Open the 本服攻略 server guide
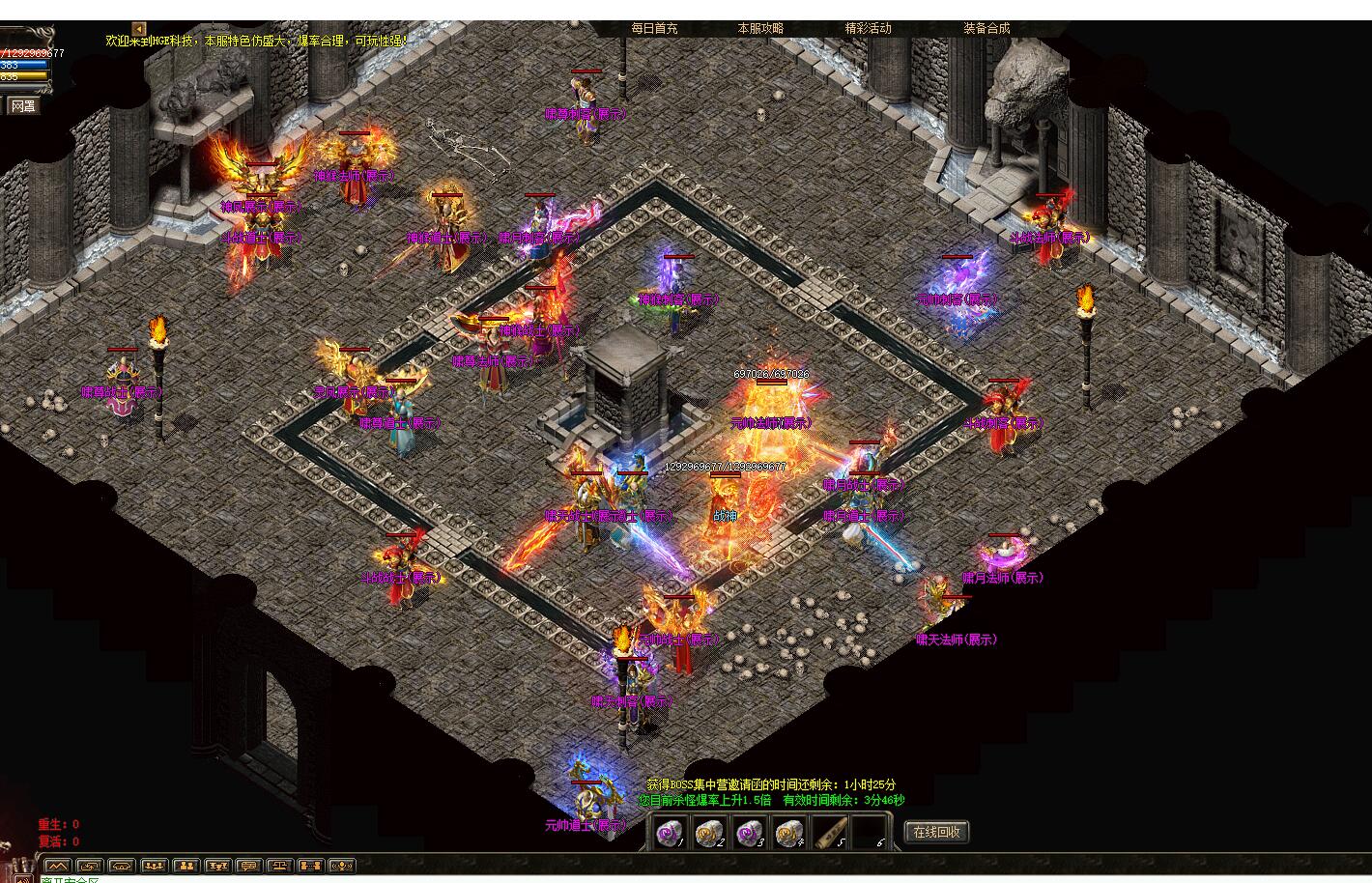 760,29
